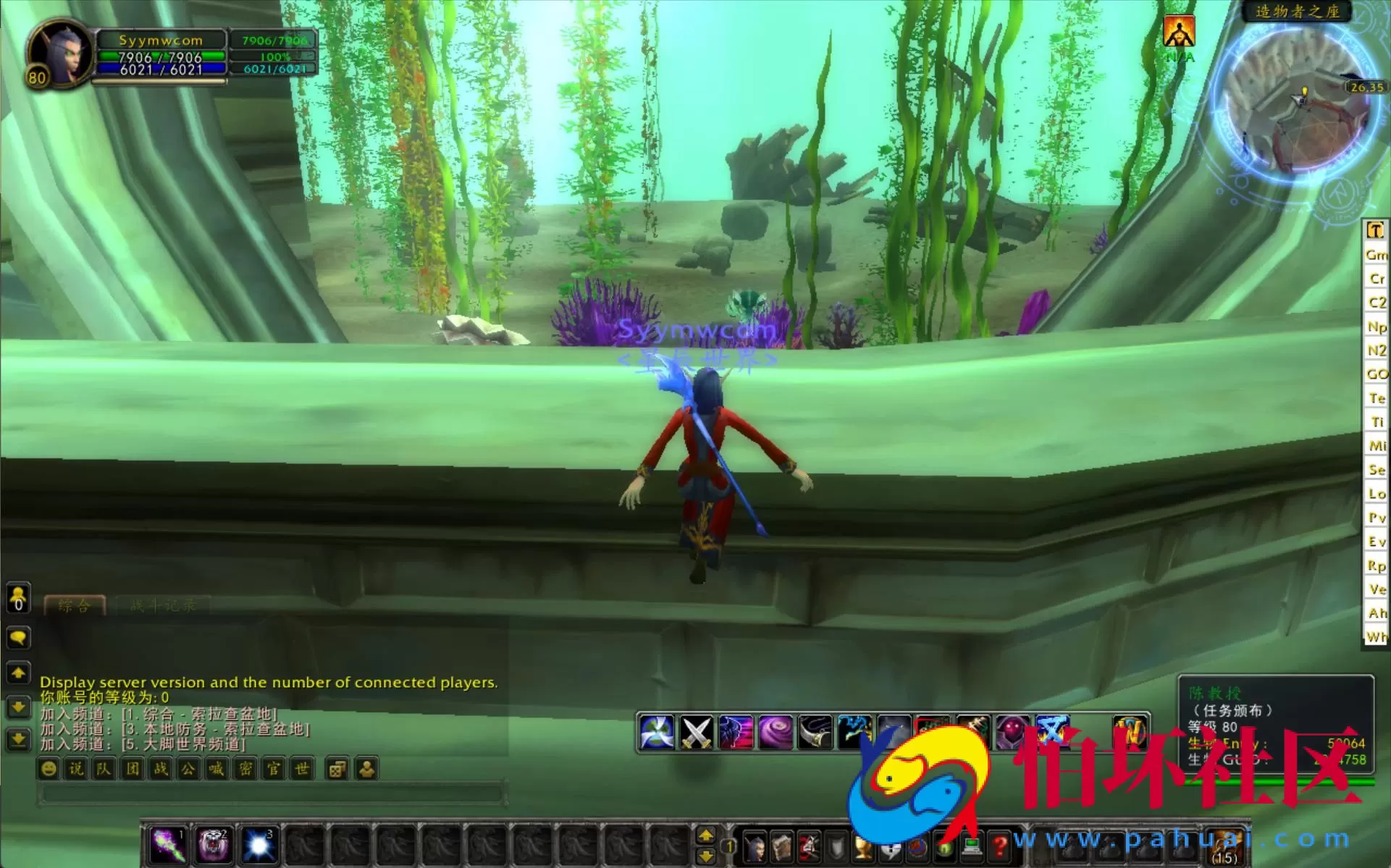Click the [5.大脚世界频道] channel link in chat
Image resolution: width=1391 pixels, height=868 pixels.
point(181,743)
